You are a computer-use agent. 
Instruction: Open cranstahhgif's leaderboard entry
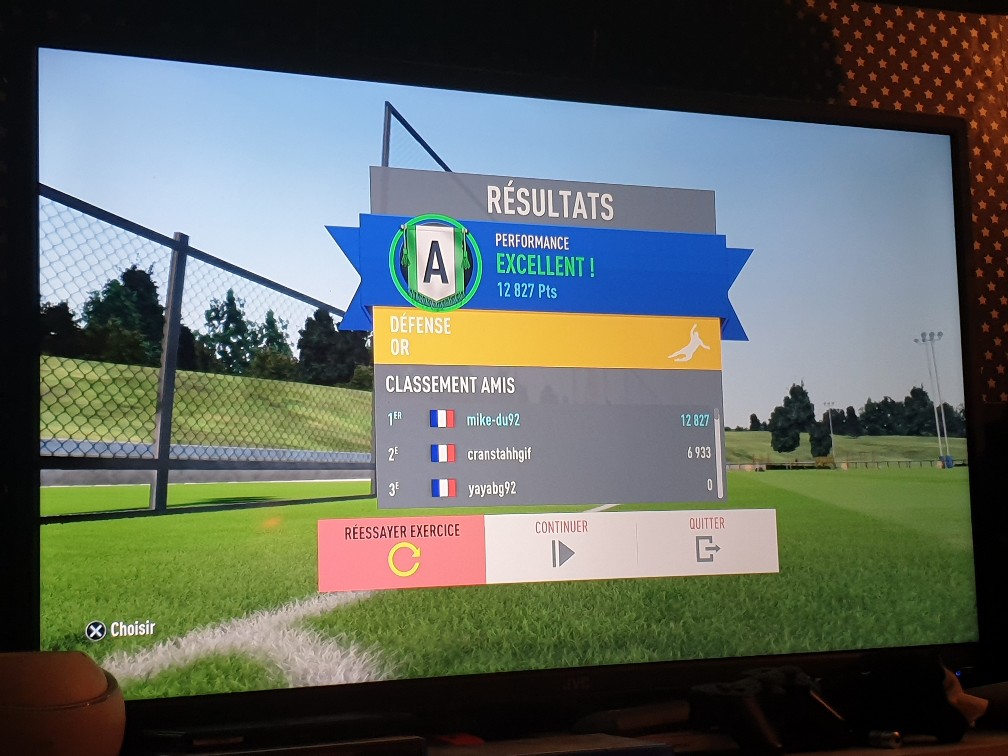[x=548, y=454]
